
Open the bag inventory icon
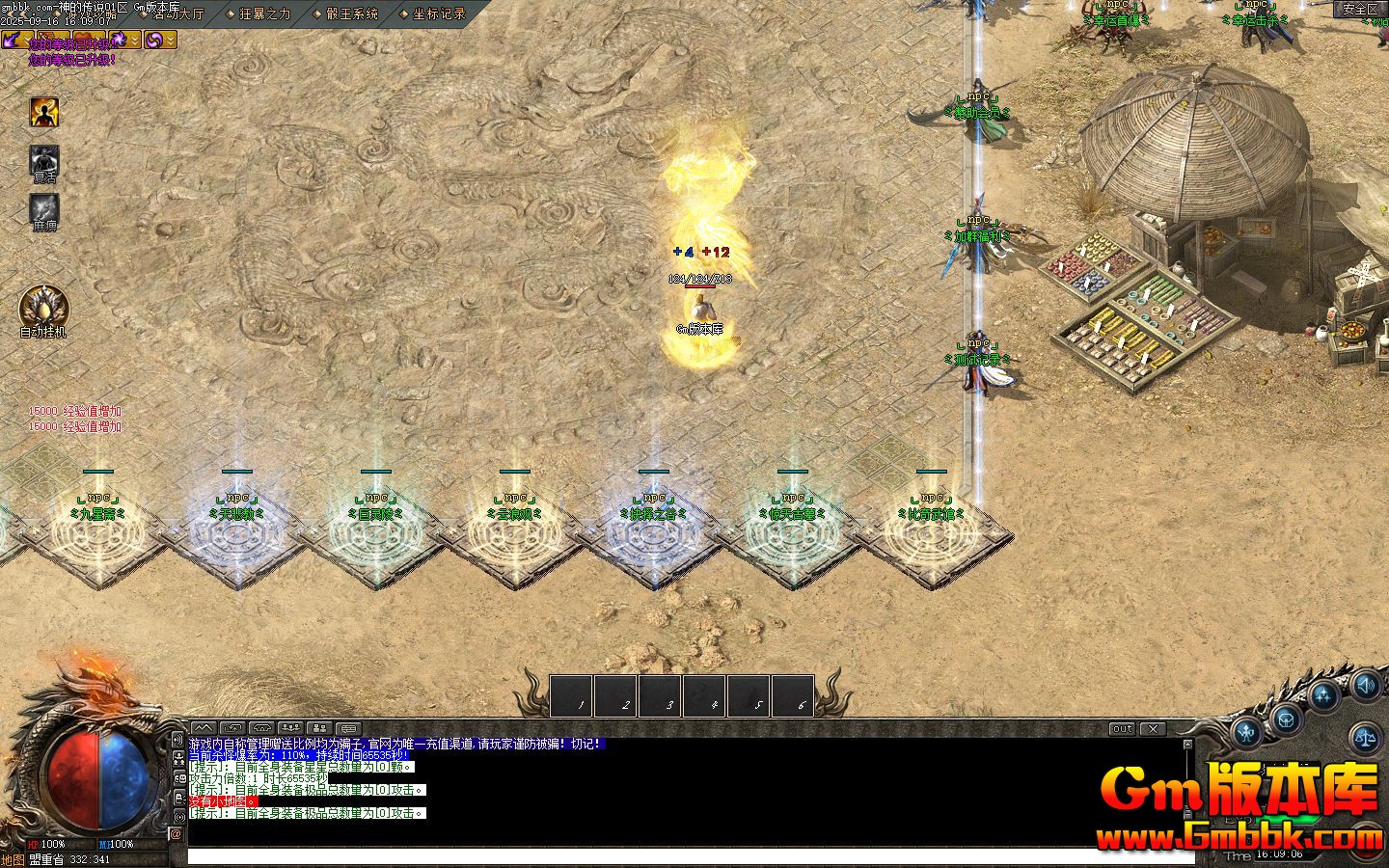(1286, 719)
